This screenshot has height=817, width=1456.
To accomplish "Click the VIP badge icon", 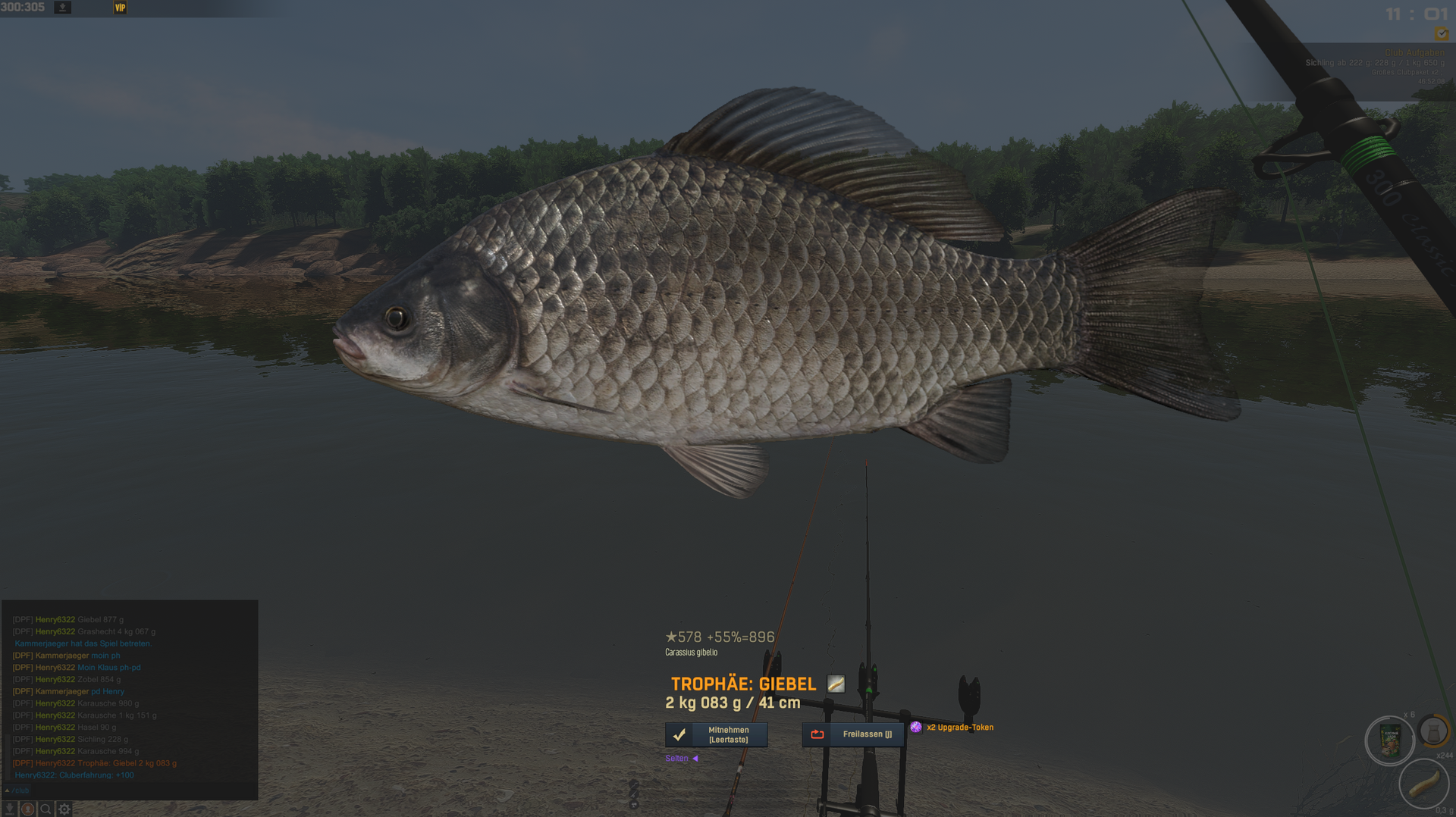I will tap(120, 8).
